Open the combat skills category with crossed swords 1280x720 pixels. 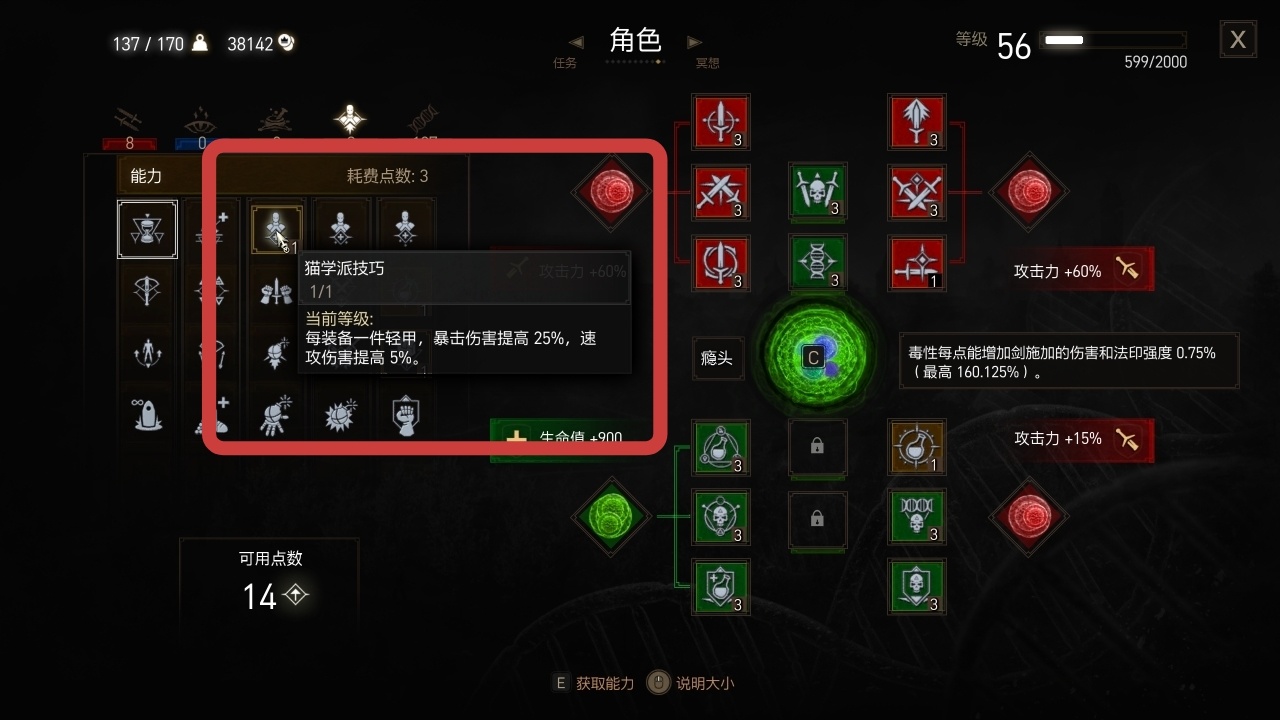coord(128,118)
